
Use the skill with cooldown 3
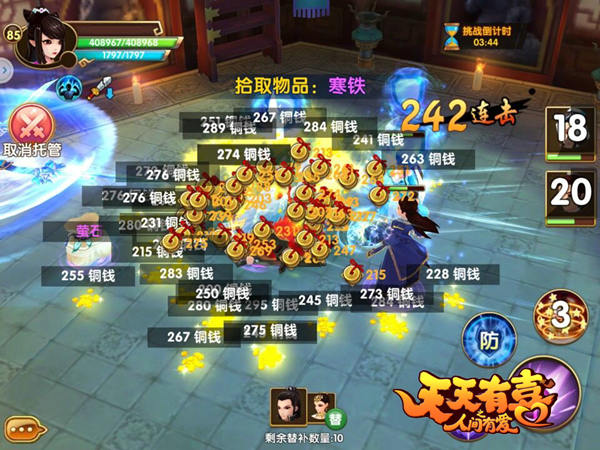tap(560, 314)
